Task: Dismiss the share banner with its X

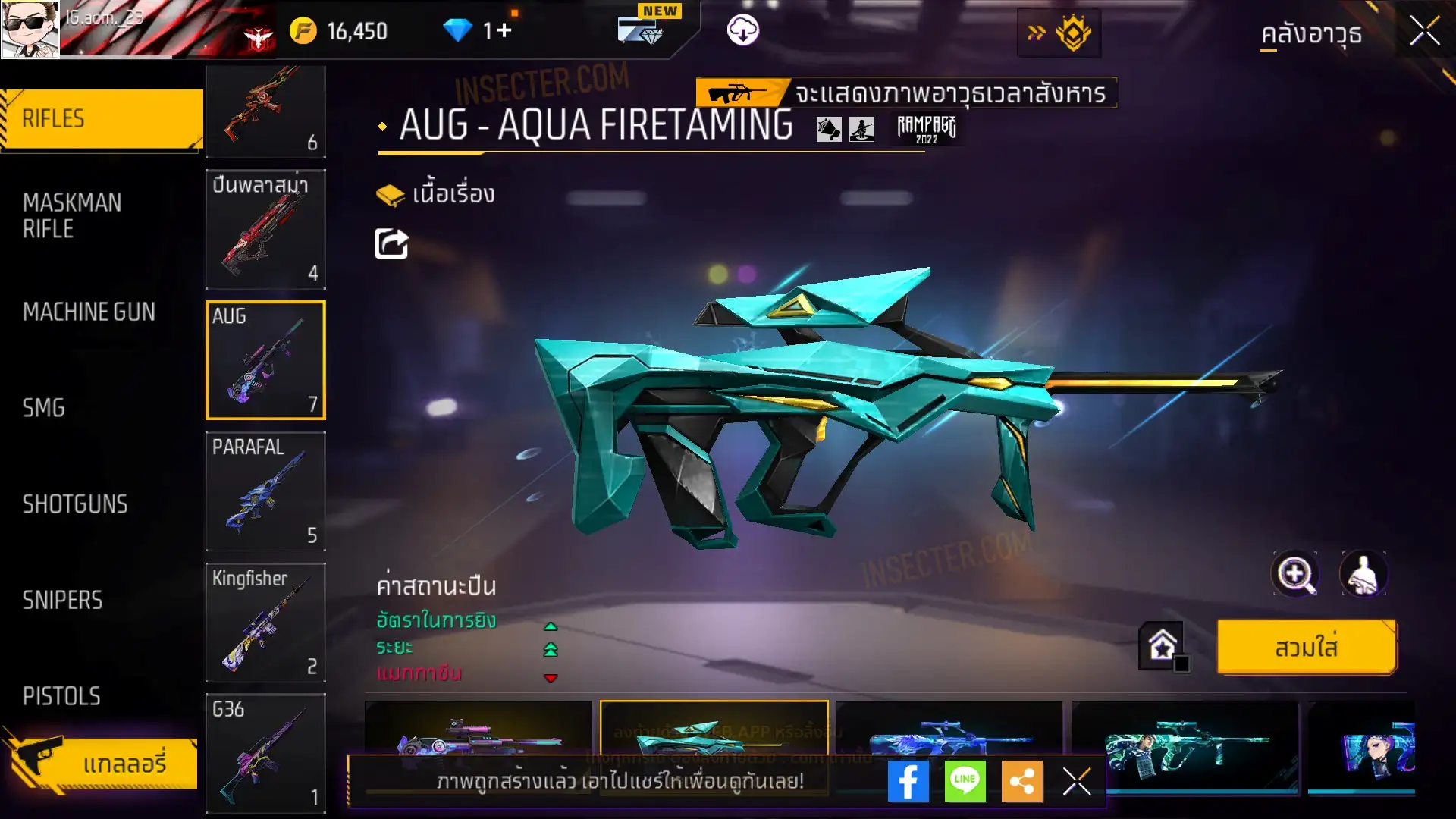Action: coord(1076,781)
